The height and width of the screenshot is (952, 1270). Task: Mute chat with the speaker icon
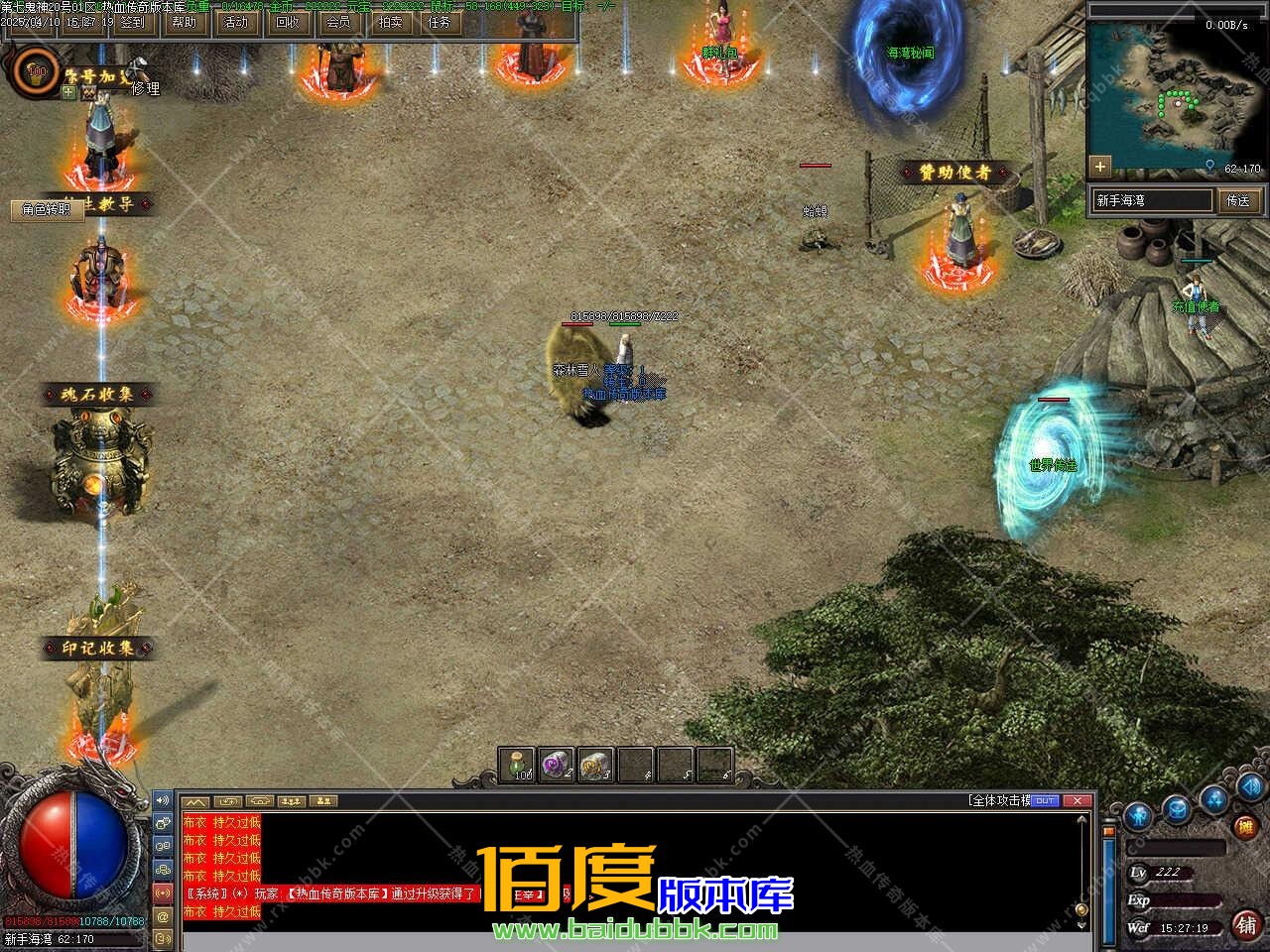(x=162, y=800)
